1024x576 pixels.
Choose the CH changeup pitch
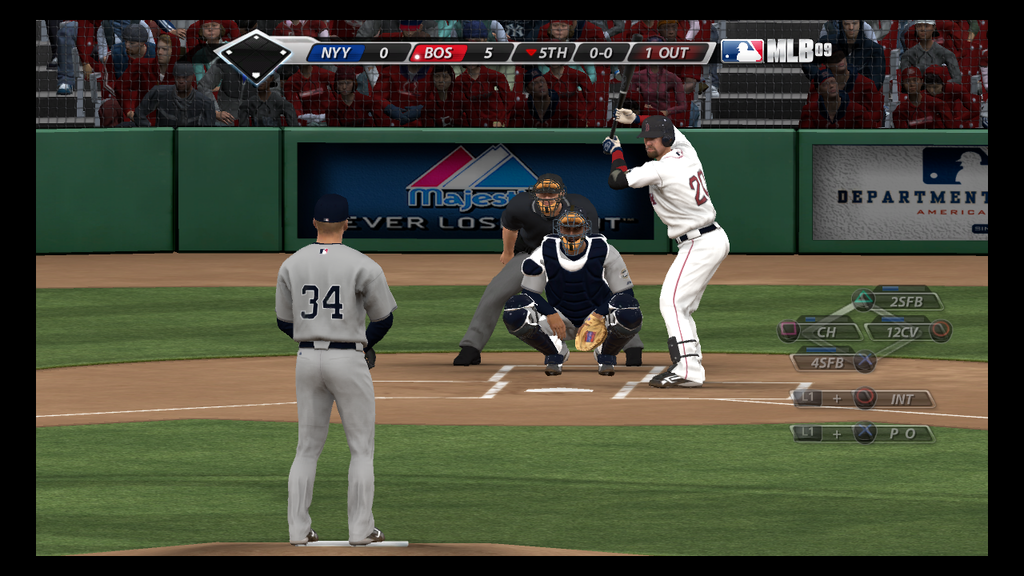pyautogui.click(x=826, y=331)
